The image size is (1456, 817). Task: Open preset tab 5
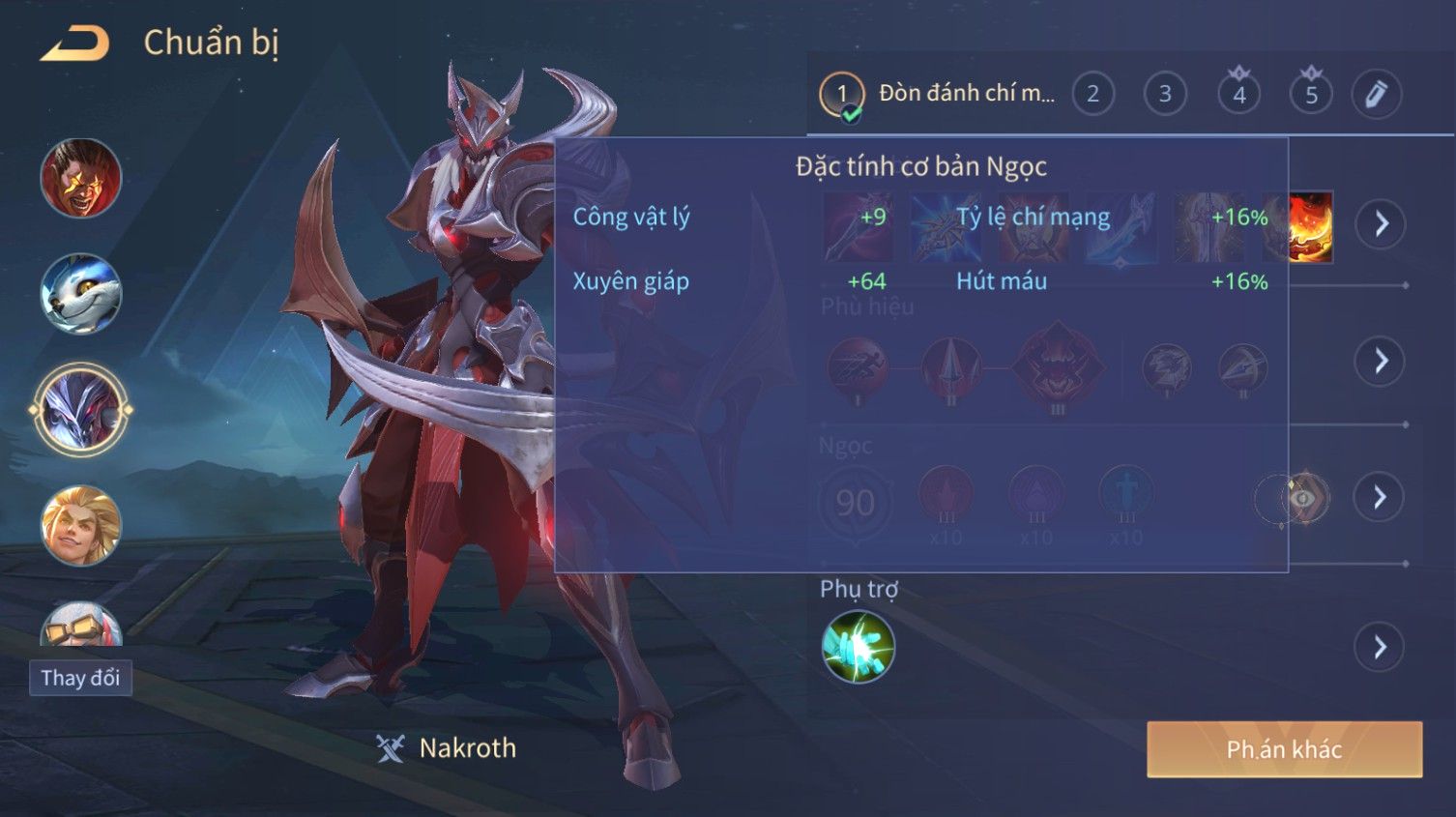(1311, 94)
